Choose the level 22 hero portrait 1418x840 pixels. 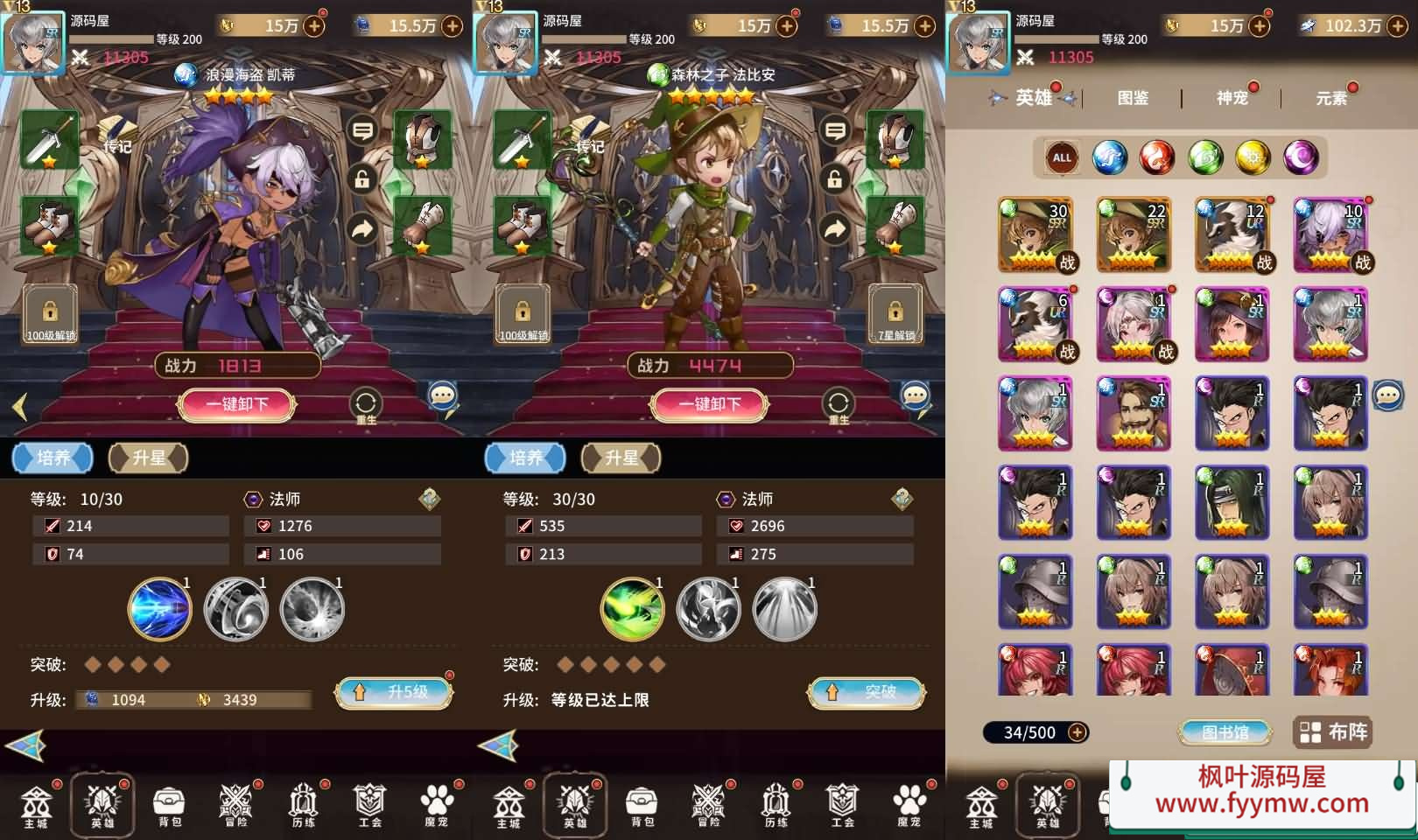(x=1134, y=234)
